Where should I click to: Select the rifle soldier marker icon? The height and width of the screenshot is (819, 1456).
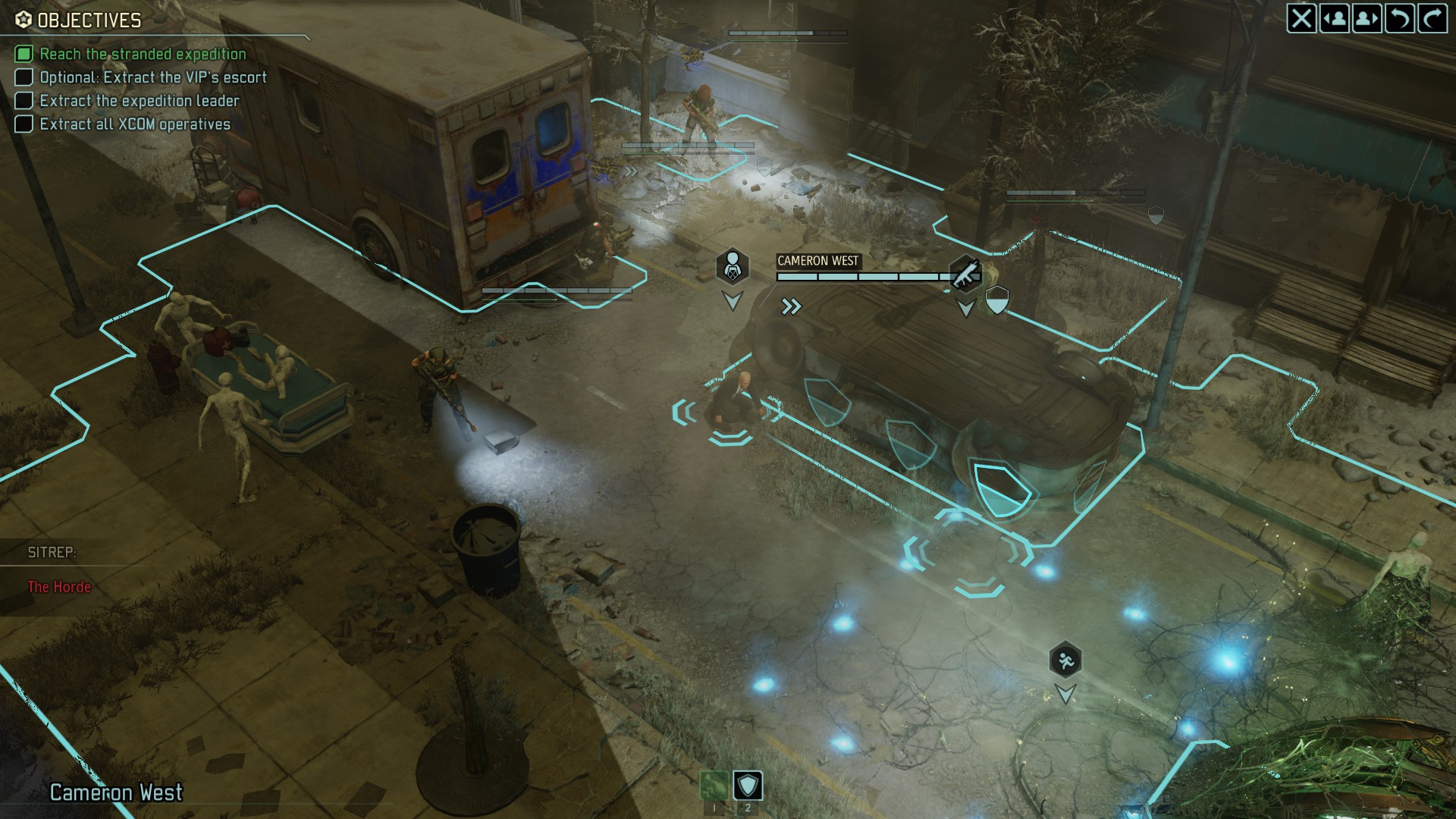965,274
